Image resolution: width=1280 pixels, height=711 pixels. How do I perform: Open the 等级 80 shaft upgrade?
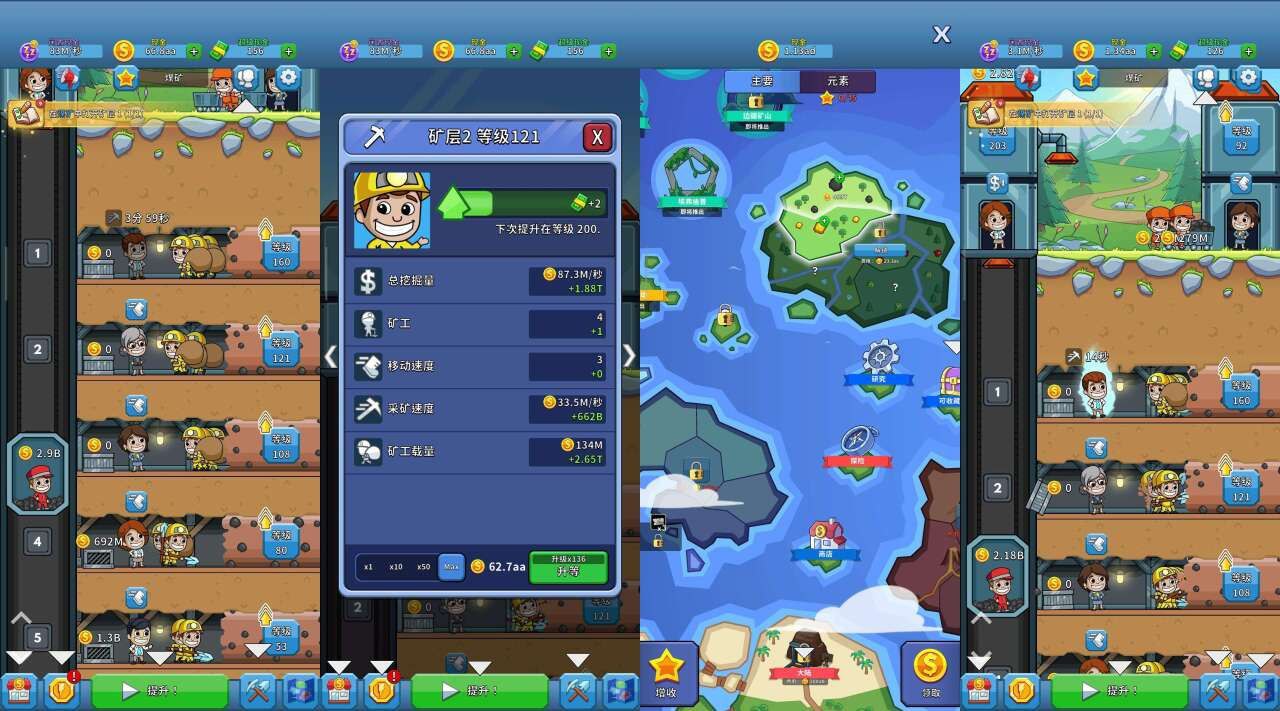tap(281, 541)
